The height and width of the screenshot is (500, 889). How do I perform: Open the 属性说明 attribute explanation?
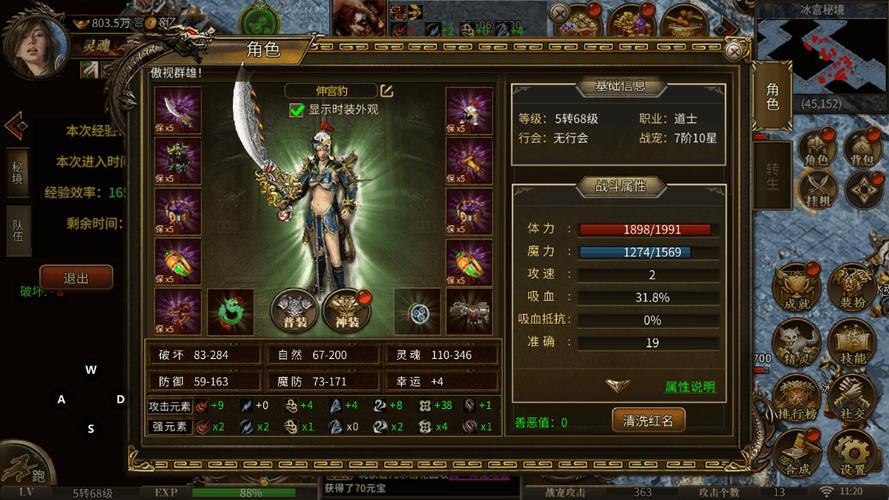(x=690, y=387)
